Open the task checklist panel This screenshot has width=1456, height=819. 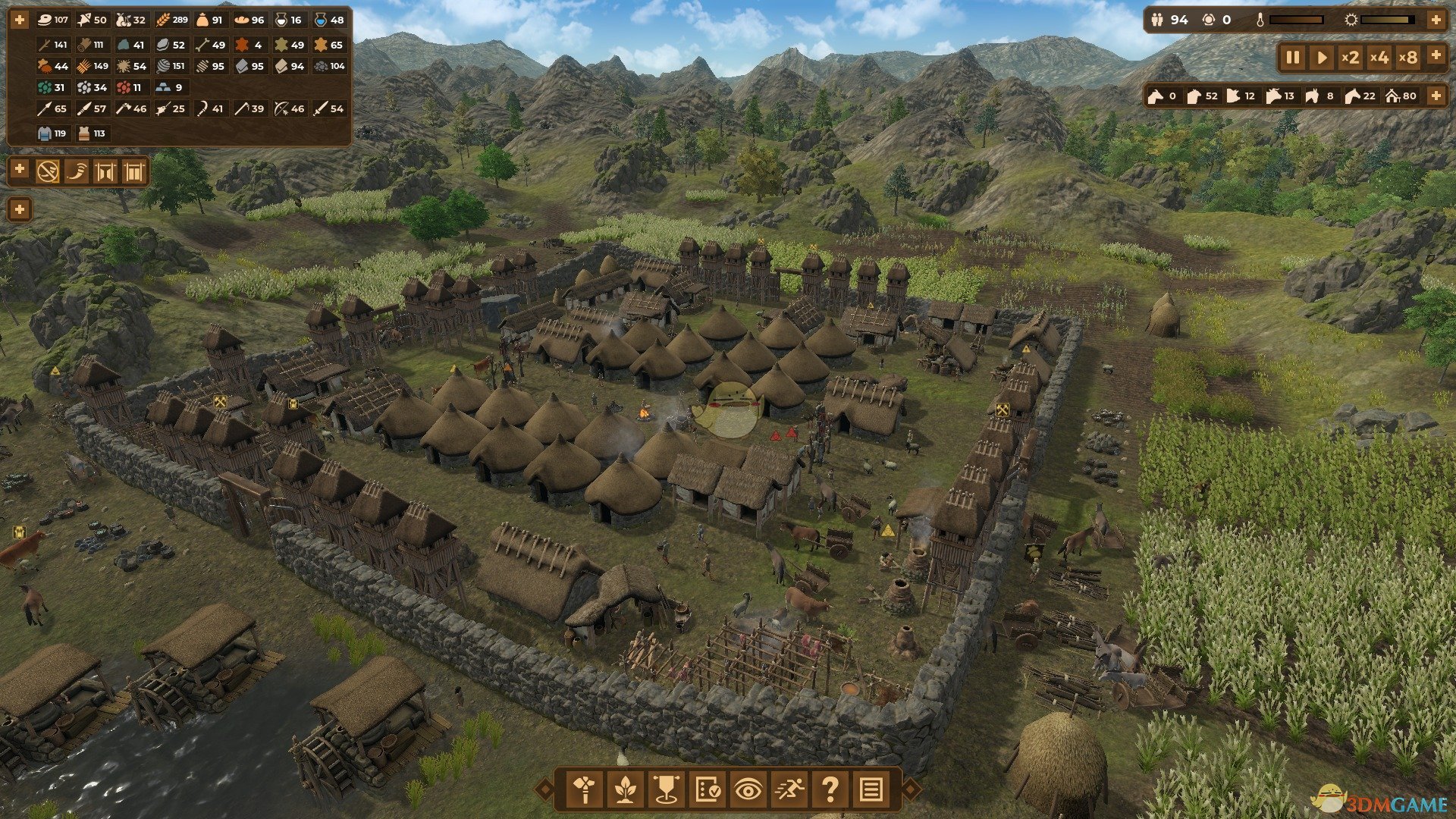click(708, 790)
